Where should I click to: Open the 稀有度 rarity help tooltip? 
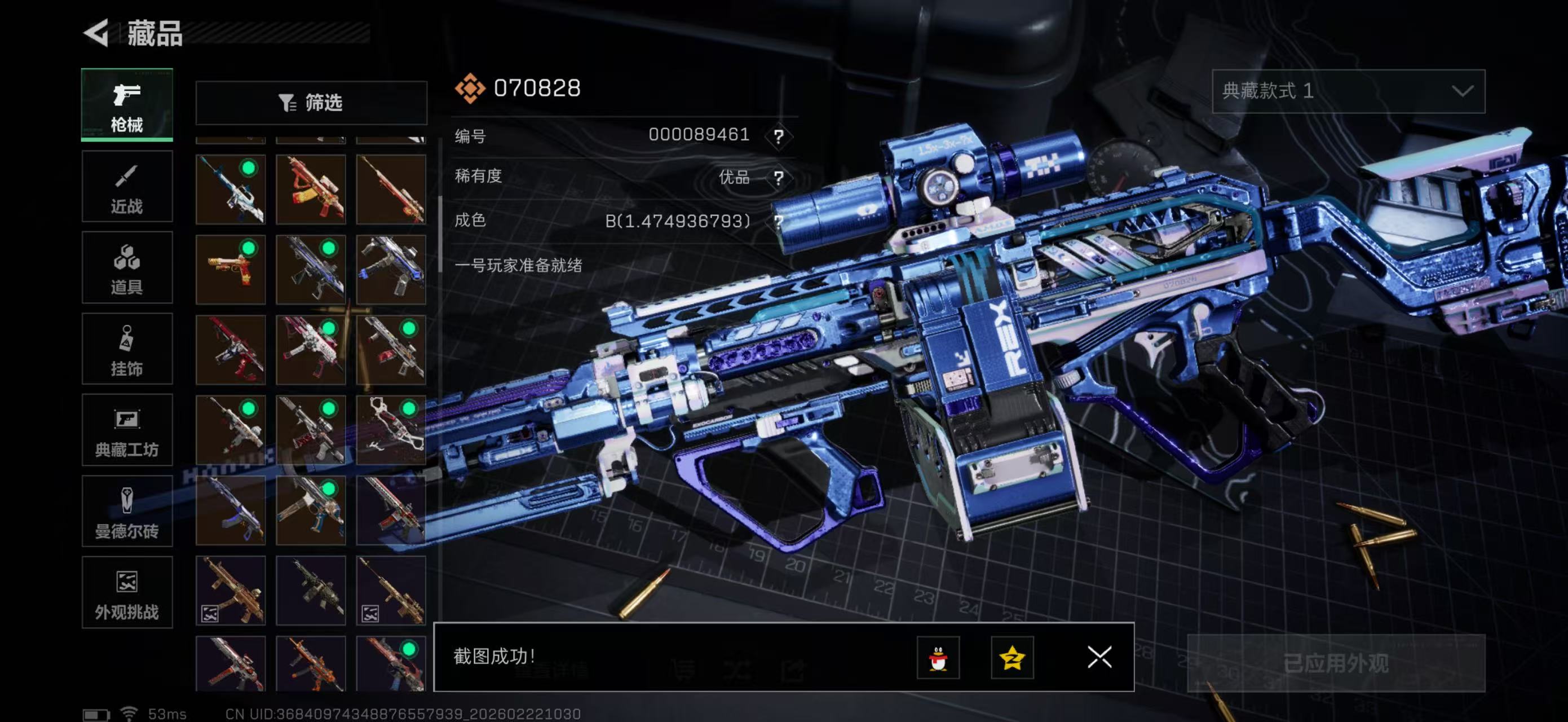[779, 178]
